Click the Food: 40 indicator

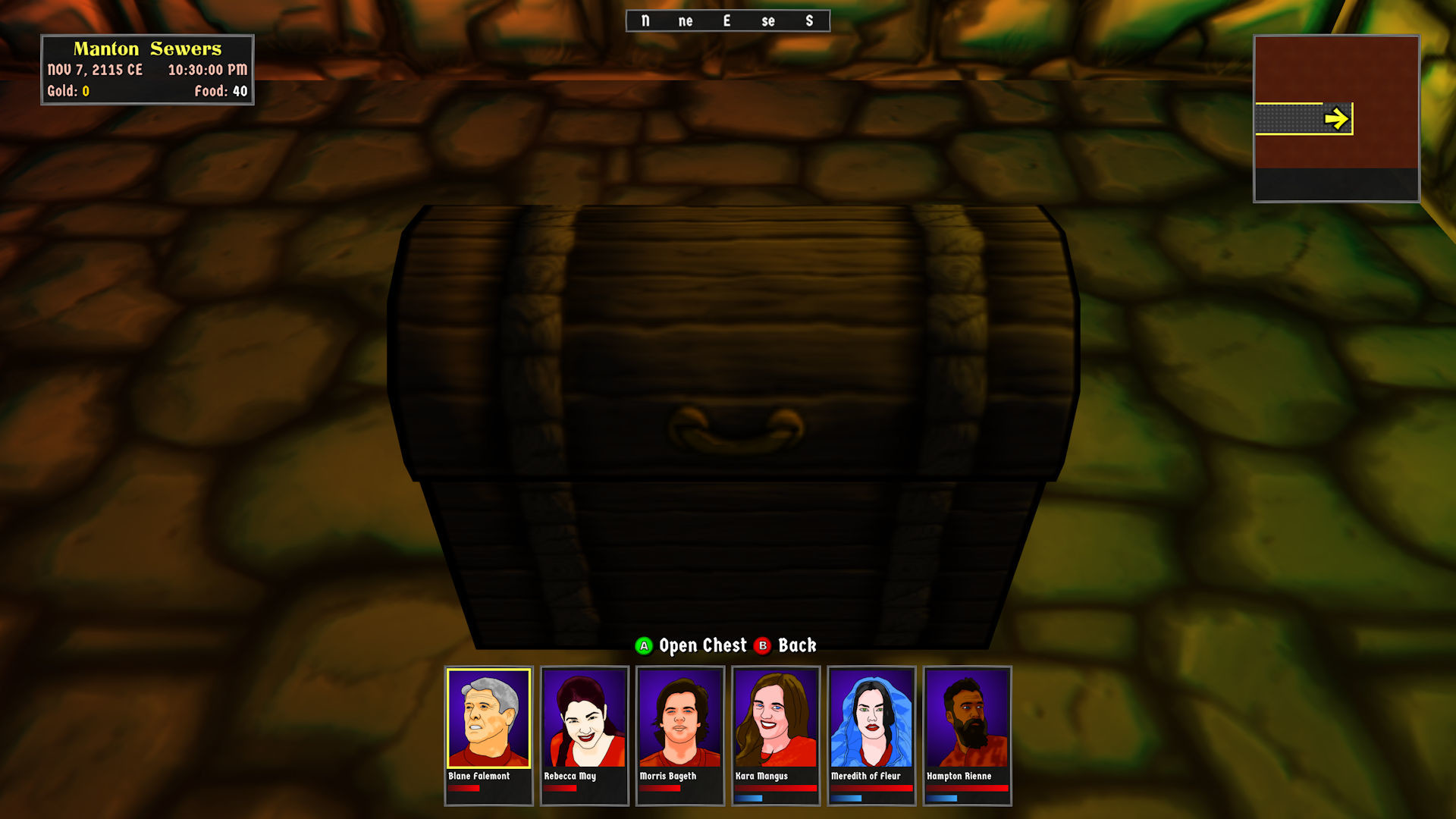(x=220, y=90)
